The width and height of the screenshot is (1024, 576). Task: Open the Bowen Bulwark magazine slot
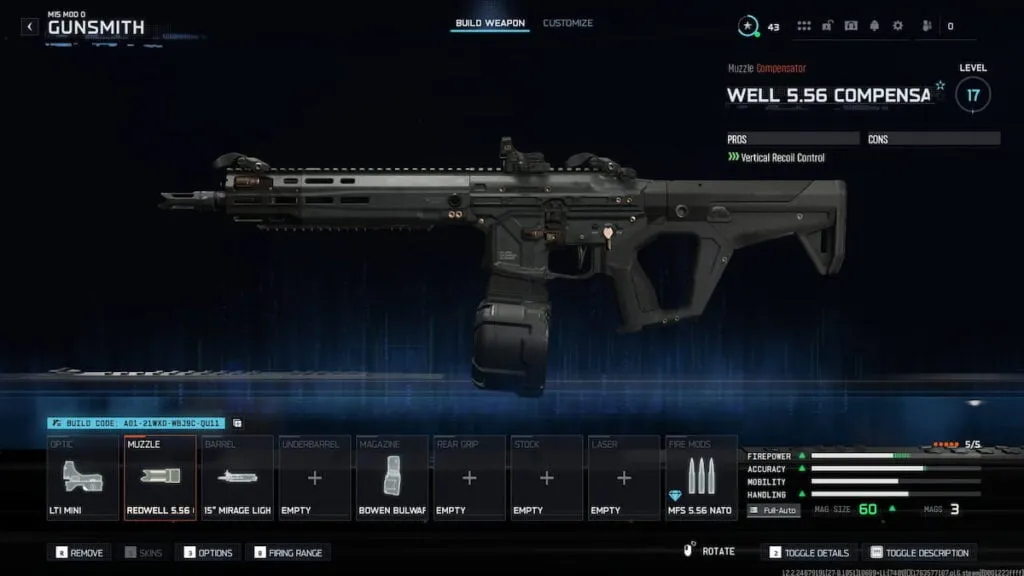[392, 477]
